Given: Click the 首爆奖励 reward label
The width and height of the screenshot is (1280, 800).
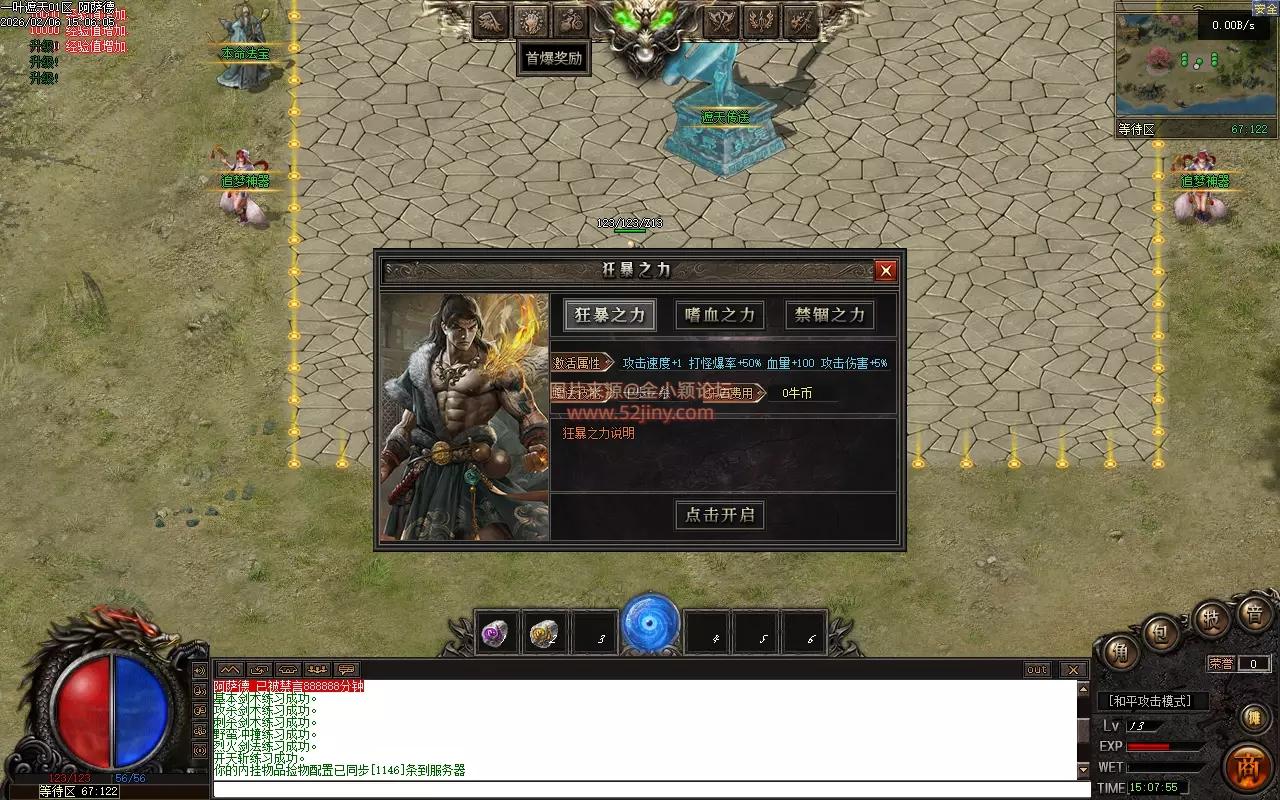Looking at the screenshot, I should (553, 59).
